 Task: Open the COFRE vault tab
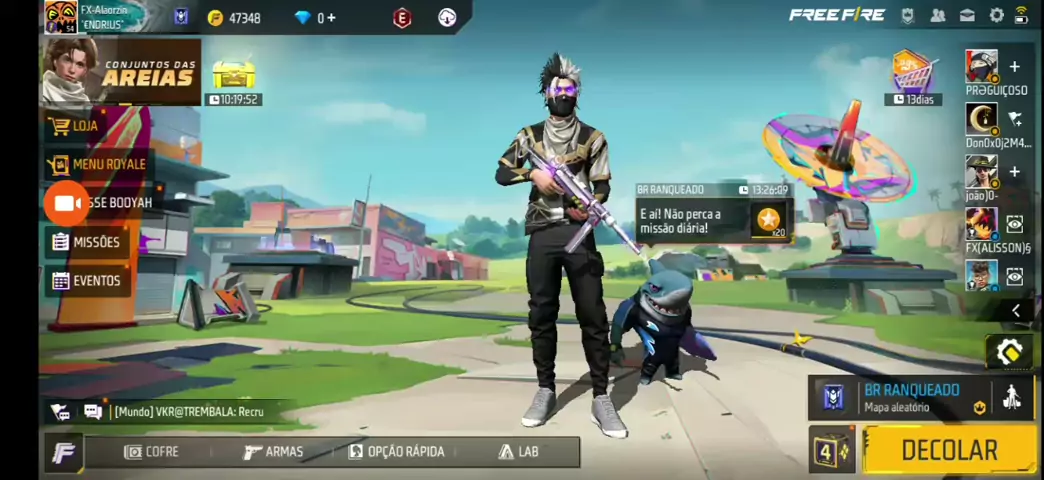pyautogui.click(x=151, y=452)
